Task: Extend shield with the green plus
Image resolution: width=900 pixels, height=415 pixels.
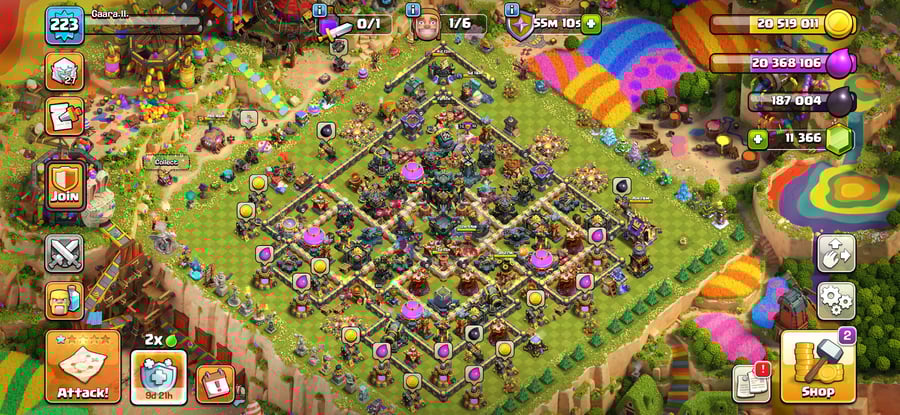Action: [591, 23]
